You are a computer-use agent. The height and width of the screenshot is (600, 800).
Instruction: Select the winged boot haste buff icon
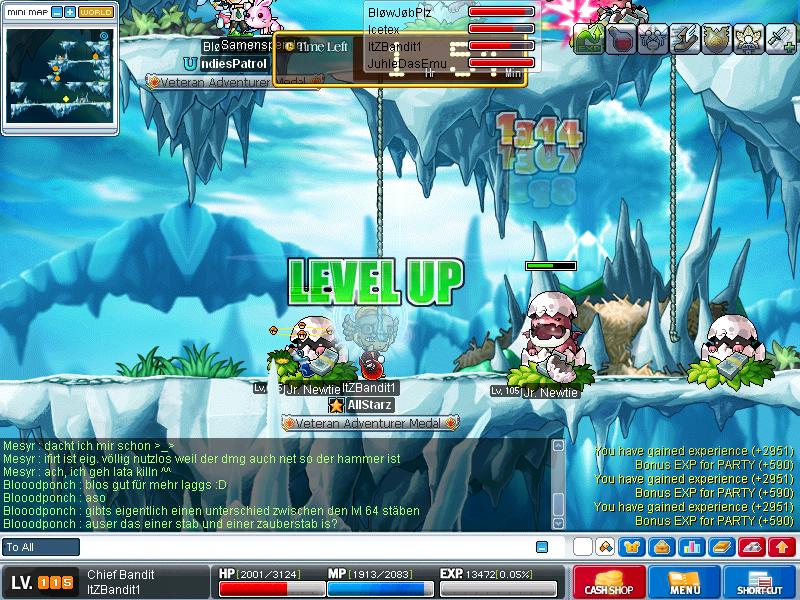pos(684,39)
